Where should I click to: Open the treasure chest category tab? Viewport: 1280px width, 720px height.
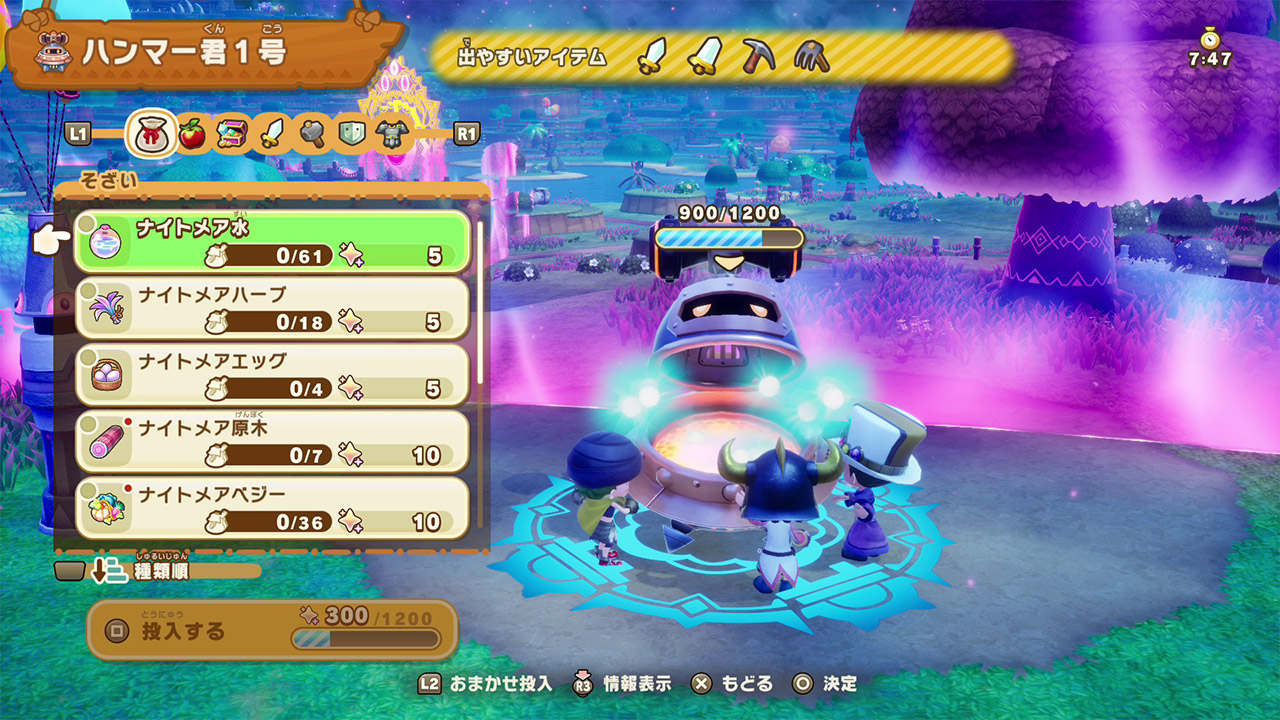tap(232, 133)
